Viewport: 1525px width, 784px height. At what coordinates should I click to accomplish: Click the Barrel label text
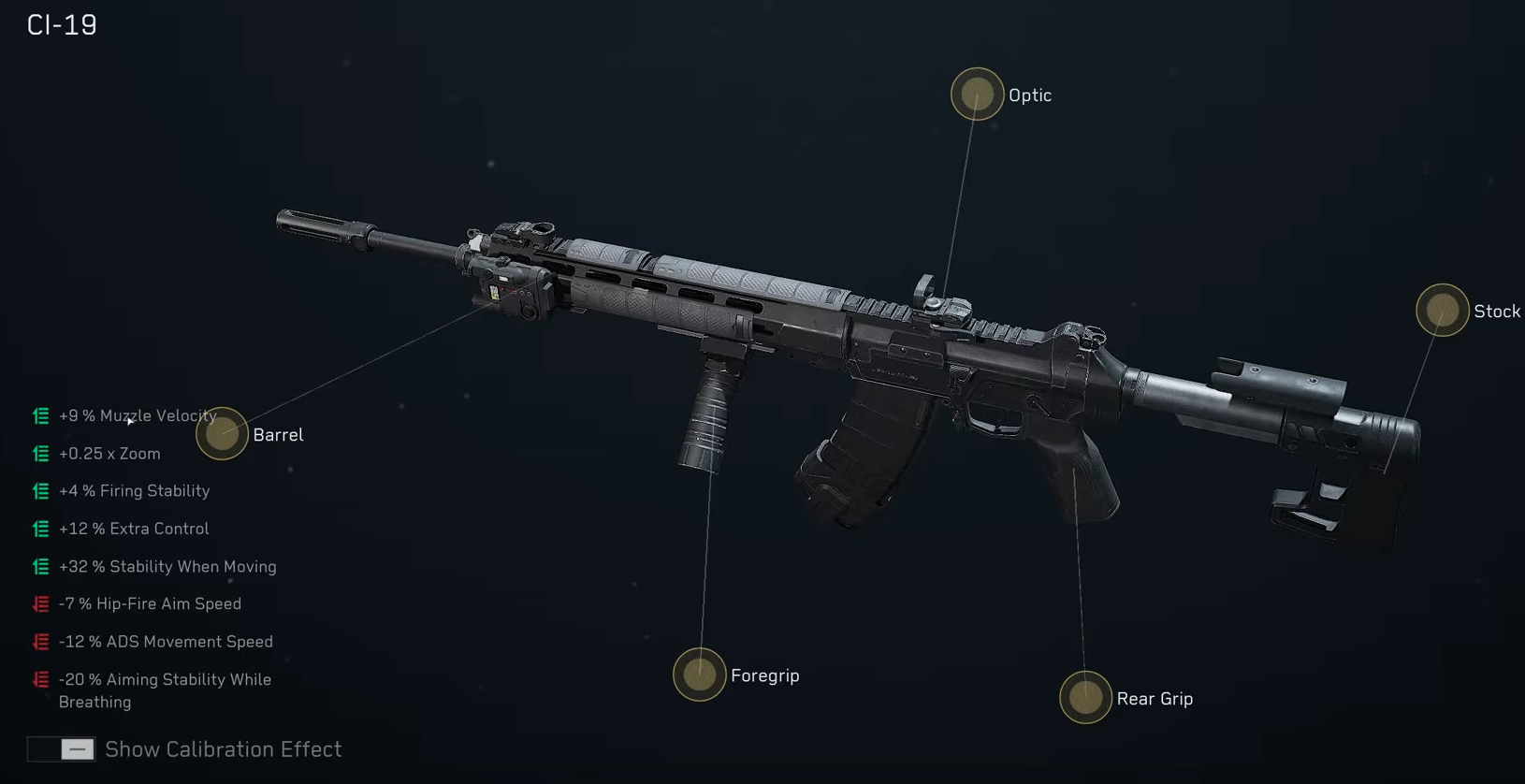click(278, 434)
